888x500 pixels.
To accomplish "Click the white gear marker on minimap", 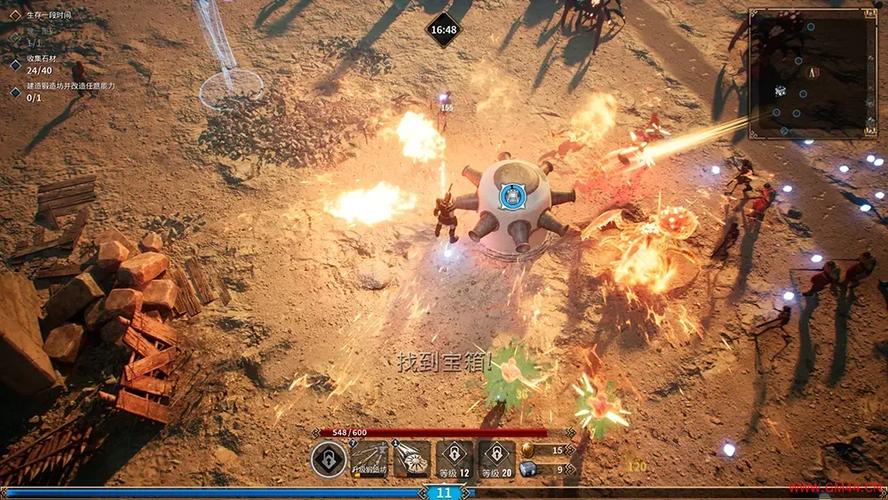I will coord(780,90).
